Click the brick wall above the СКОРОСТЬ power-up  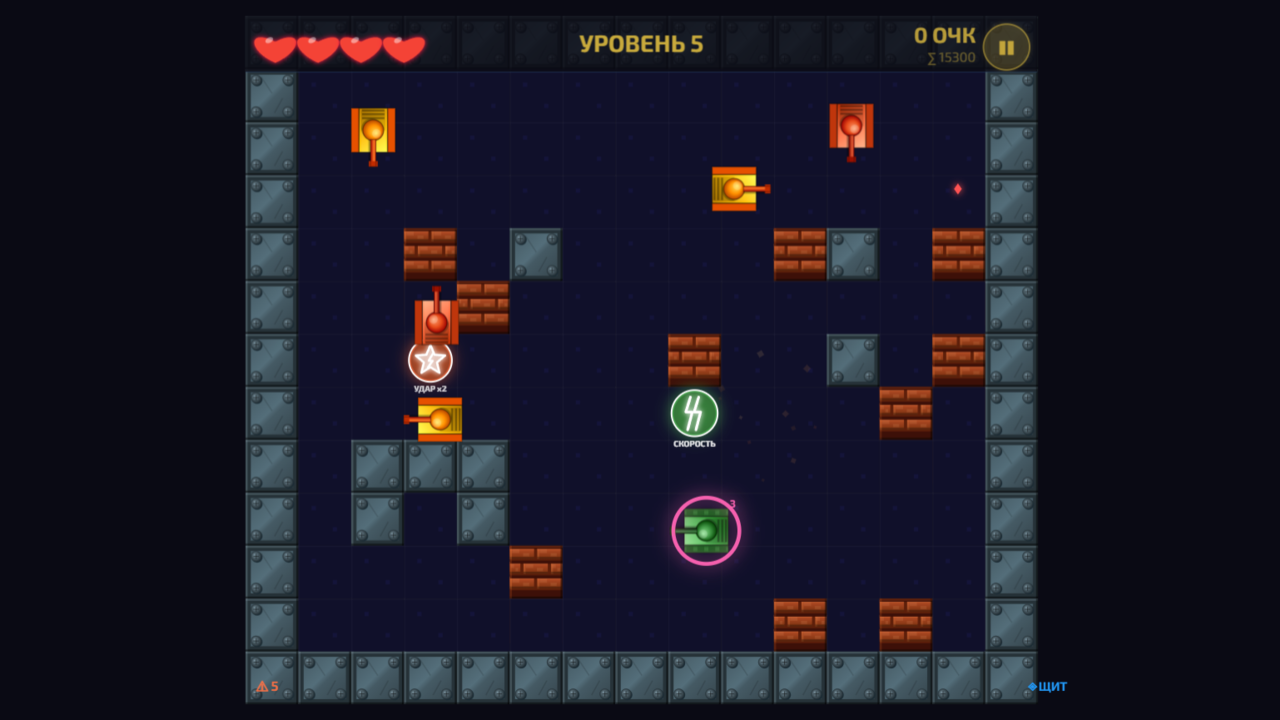(x=694, y=358)
